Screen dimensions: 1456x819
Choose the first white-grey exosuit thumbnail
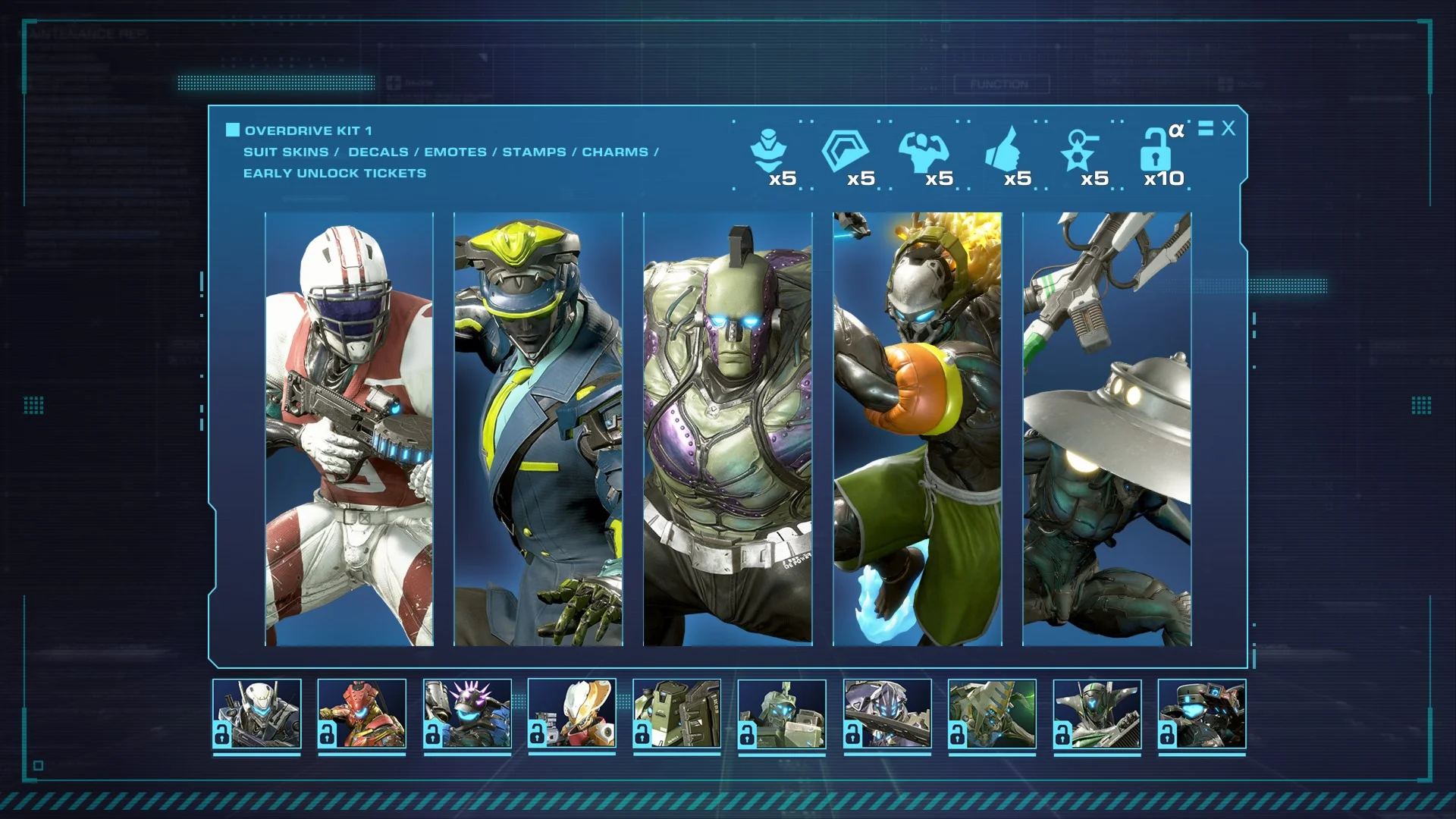(257, 714)
